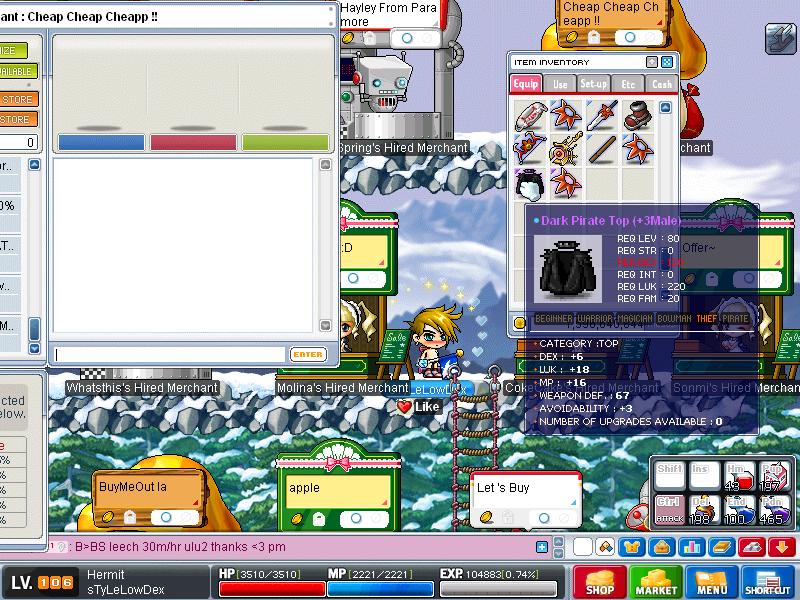Choose the black wig item slot
Image resolution: width=800 pixels, height=600 pixels.
point(529,184)
